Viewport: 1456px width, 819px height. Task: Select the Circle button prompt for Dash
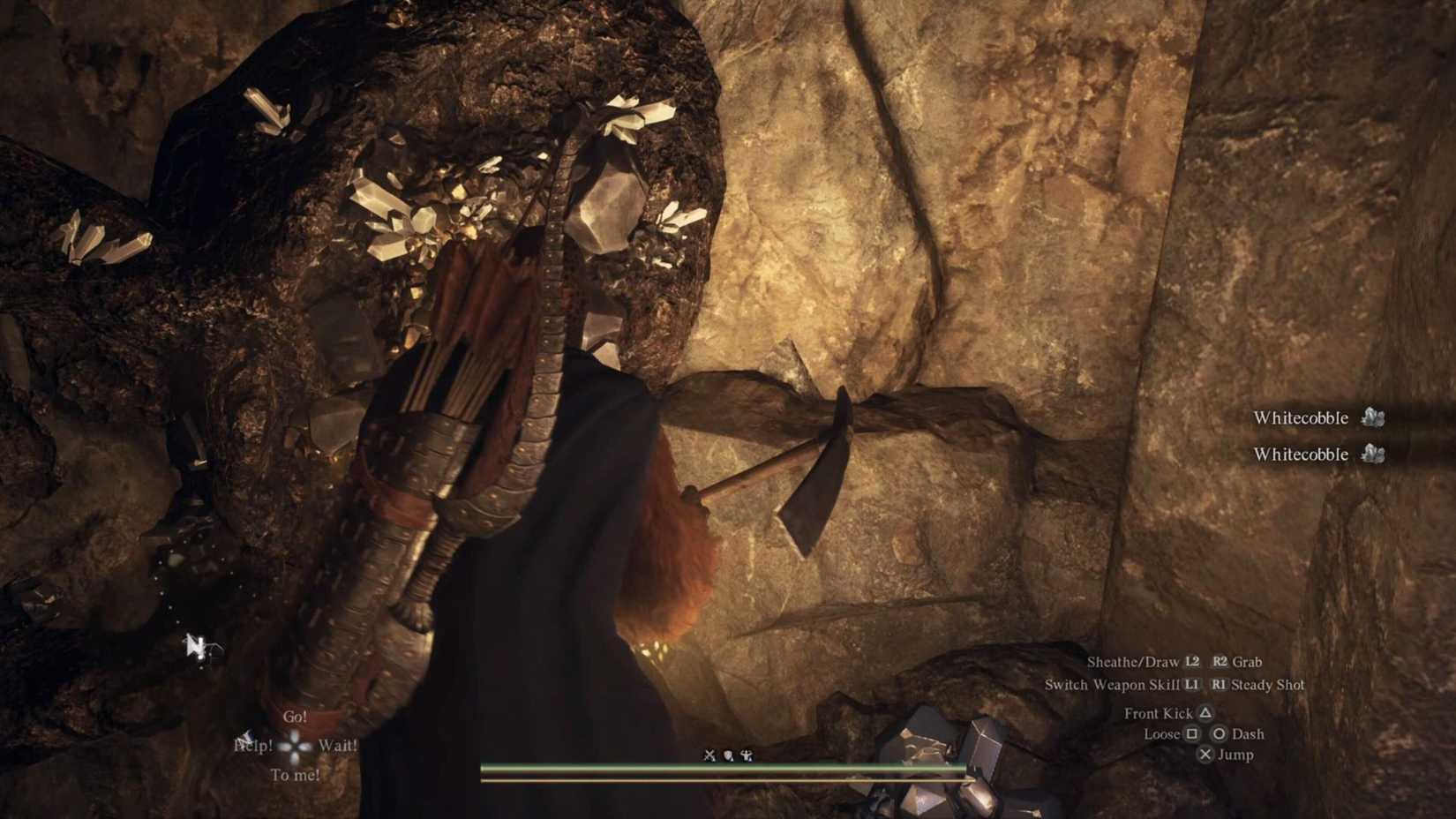1220,734
